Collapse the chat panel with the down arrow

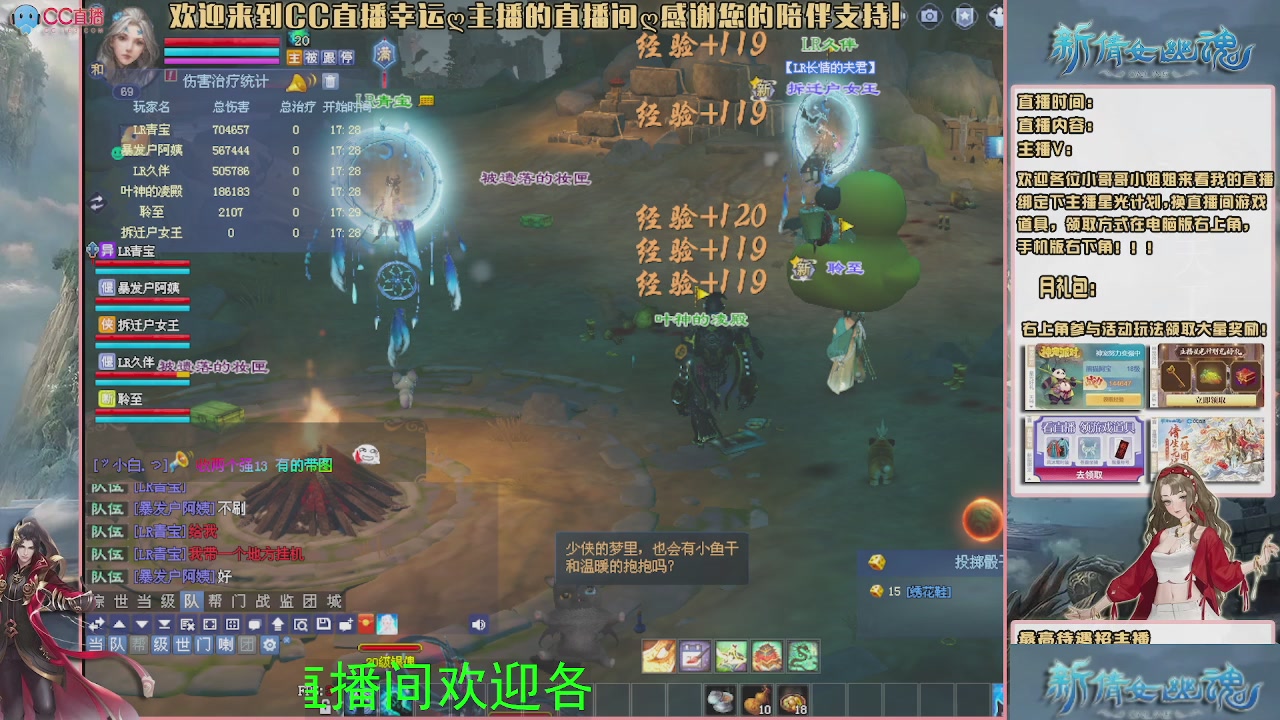coord(142,624)
